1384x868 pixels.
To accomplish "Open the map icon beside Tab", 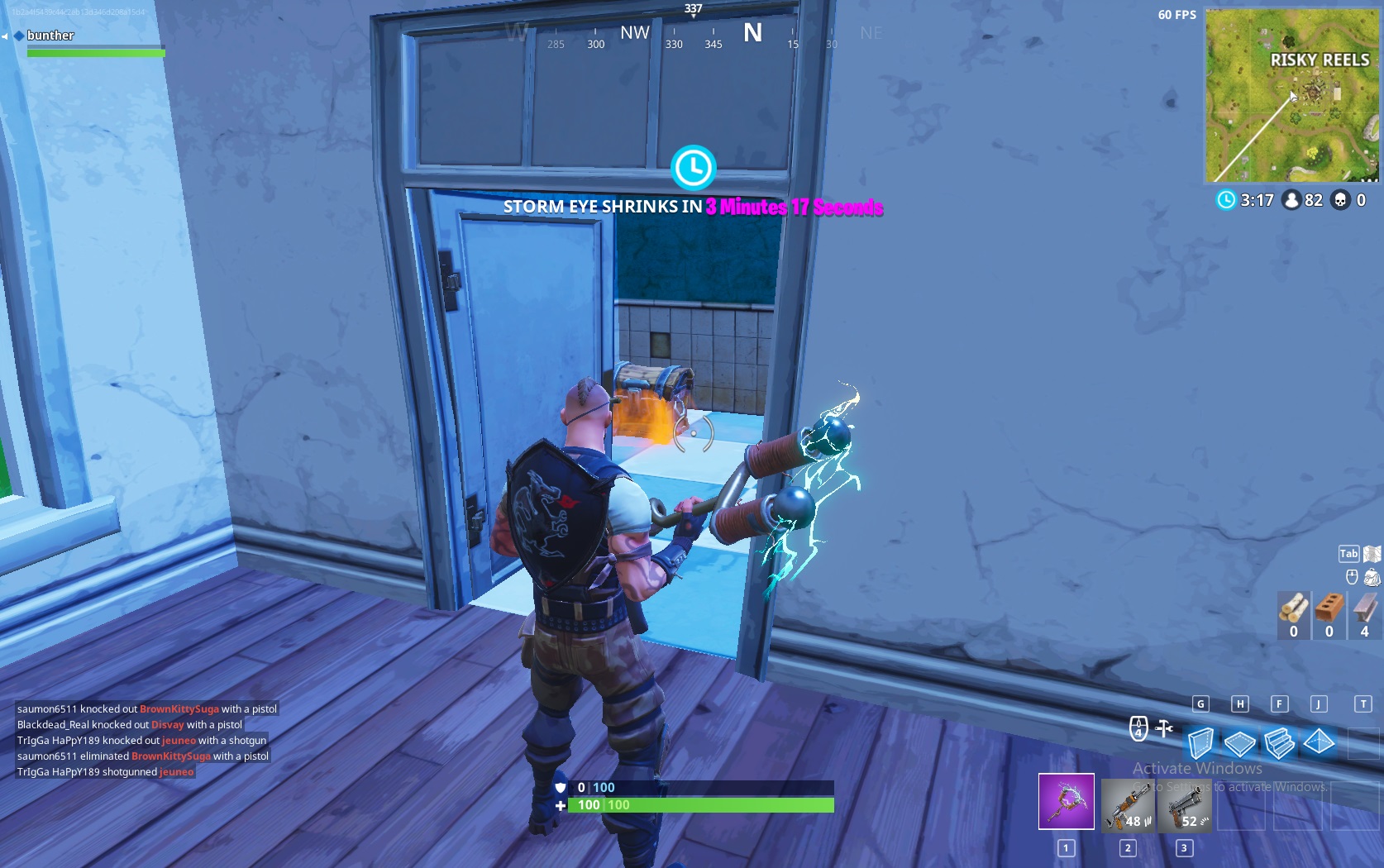I will [x=1371, y=553].
